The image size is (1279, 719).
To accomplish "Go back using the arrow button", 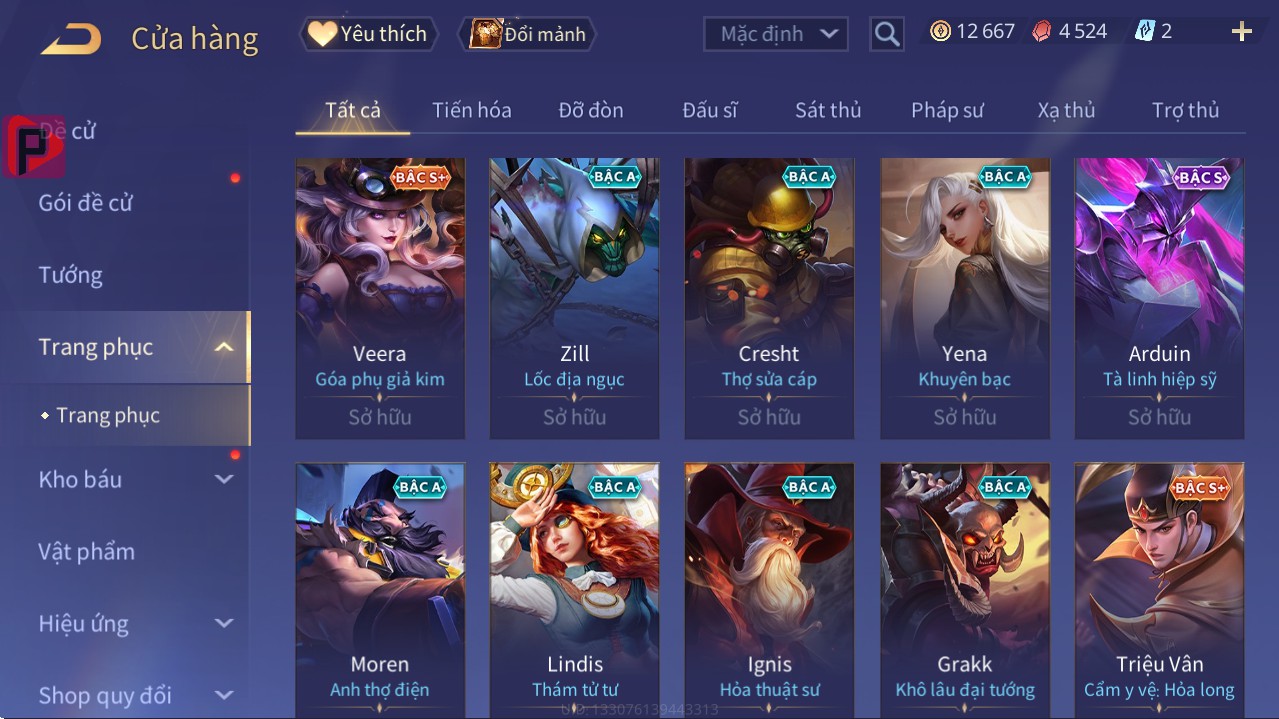I will 71,39.
